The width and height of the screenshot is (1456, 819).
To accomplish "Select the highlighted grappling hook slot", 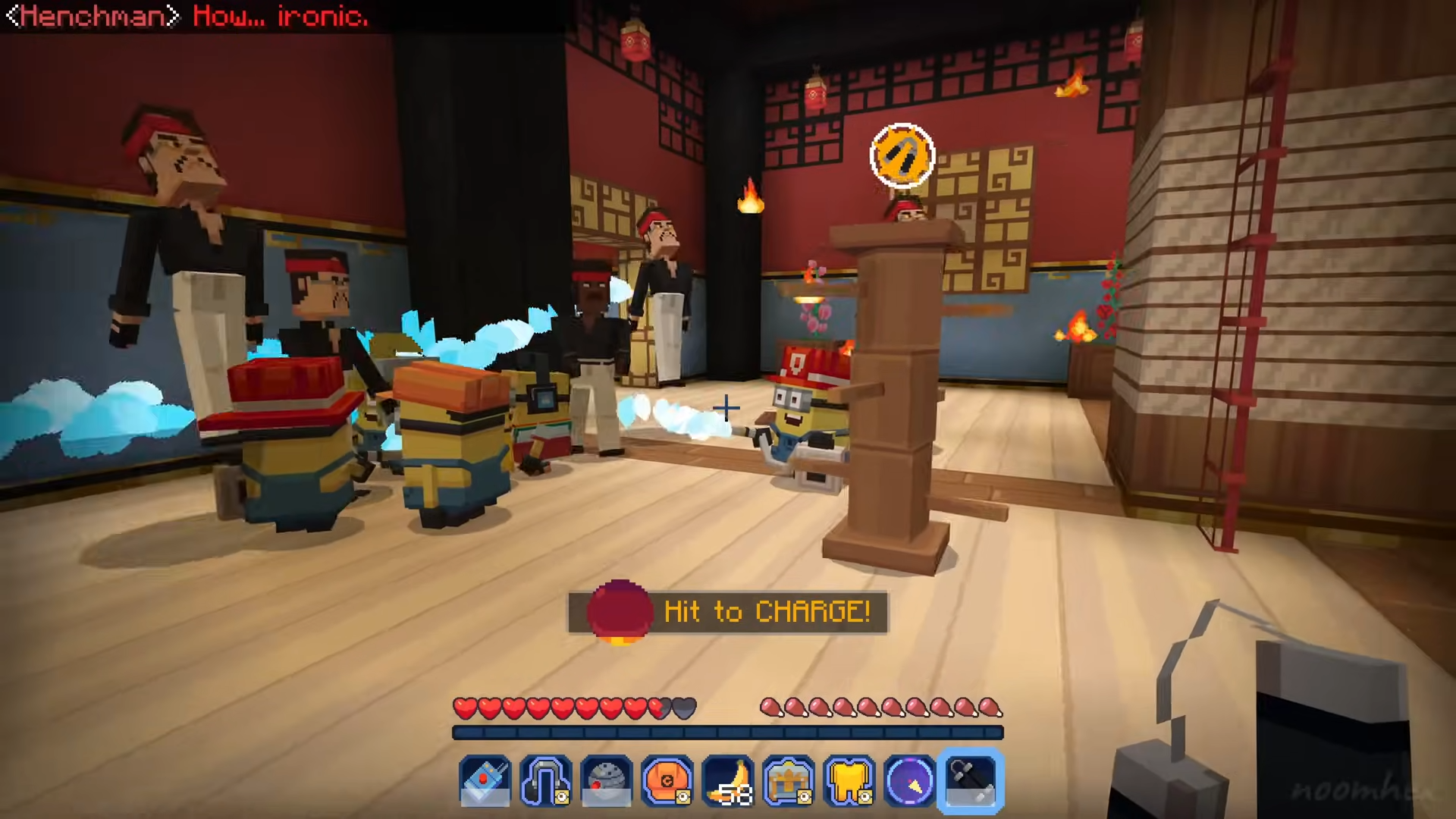I will pos(971,780).
